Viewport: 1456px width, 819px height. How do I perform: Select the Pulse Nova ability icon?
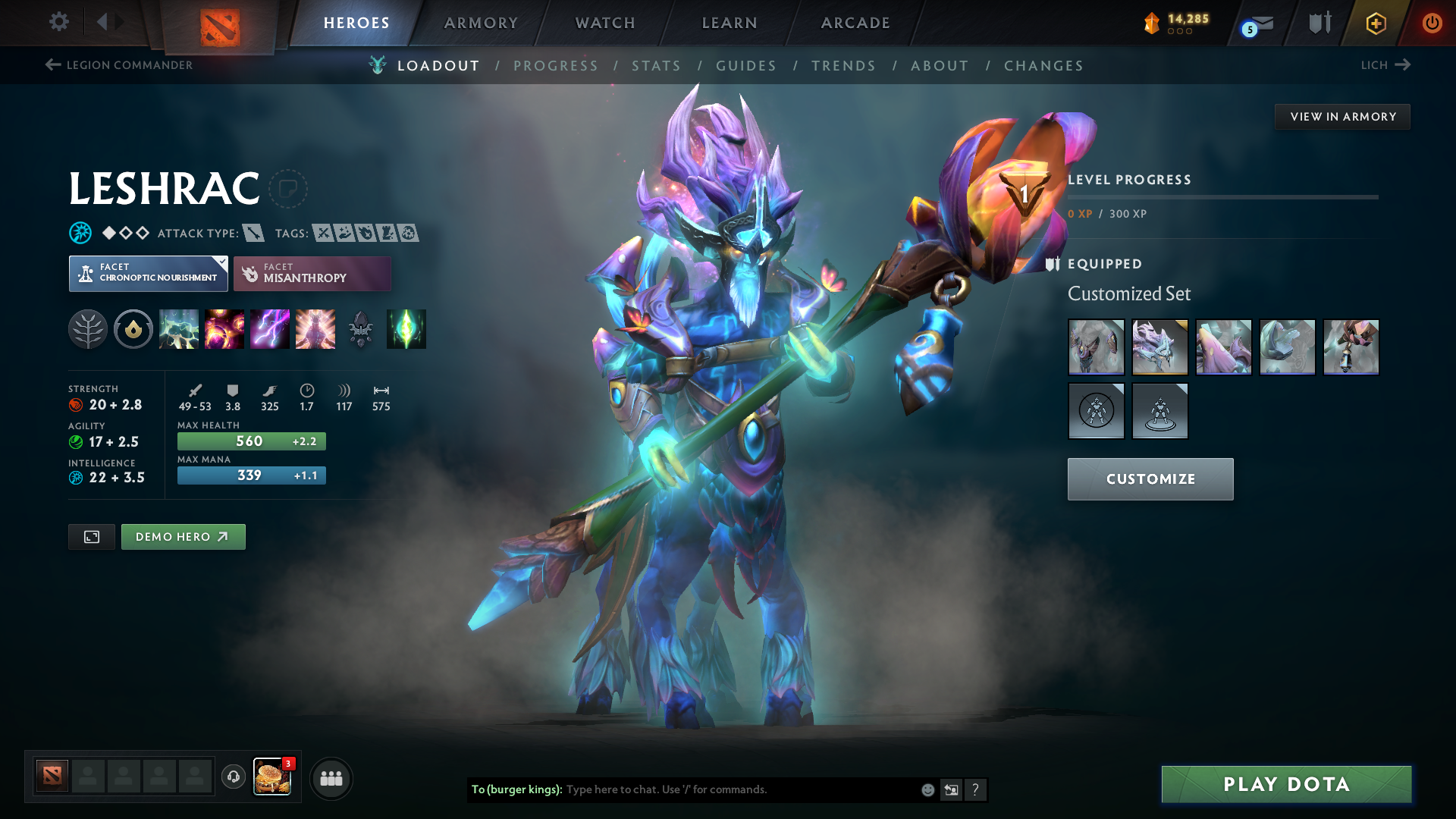click(315, 329)
